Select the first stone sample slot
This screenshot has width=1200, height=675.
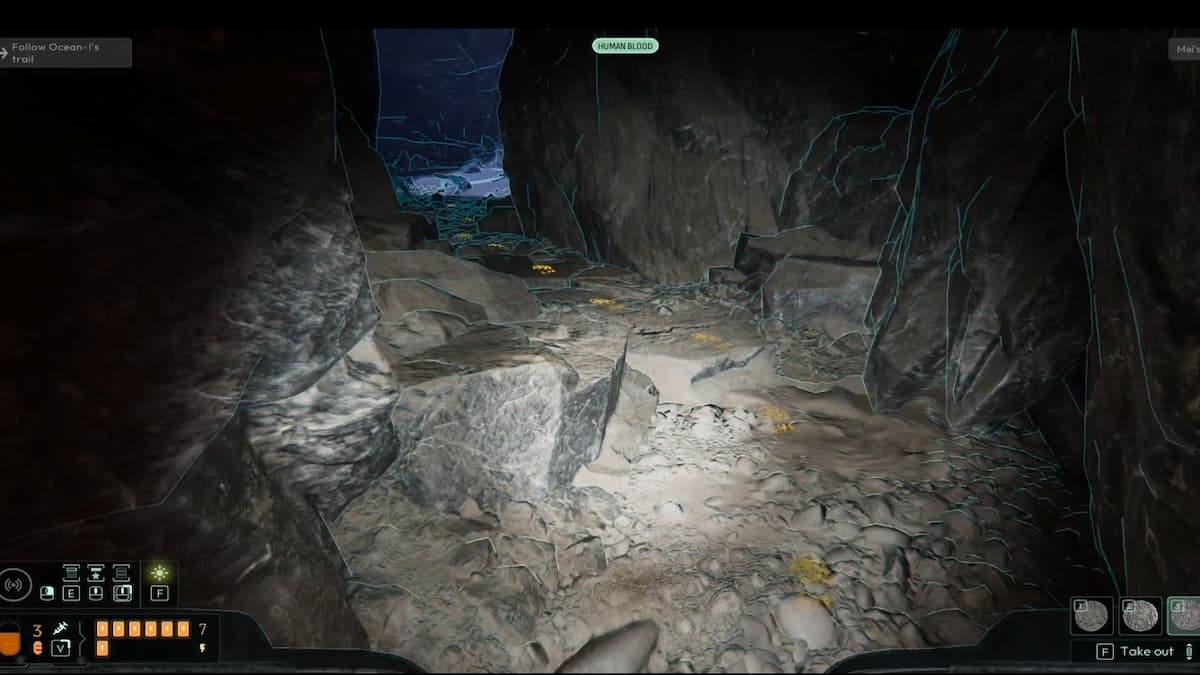[x=1091, y=615]
